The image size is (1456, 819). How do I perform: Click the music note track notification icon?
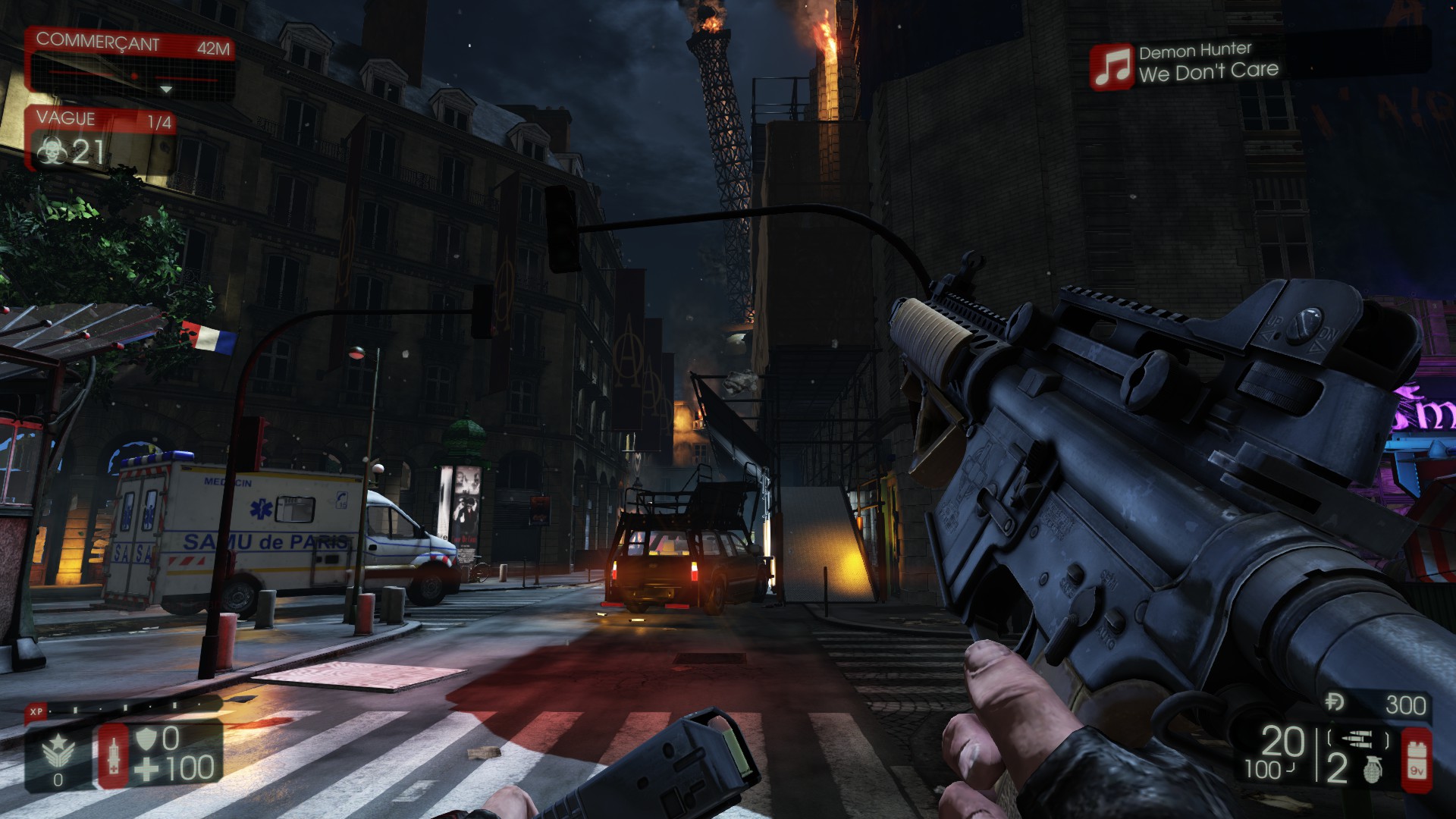(x=1111, y=66)
